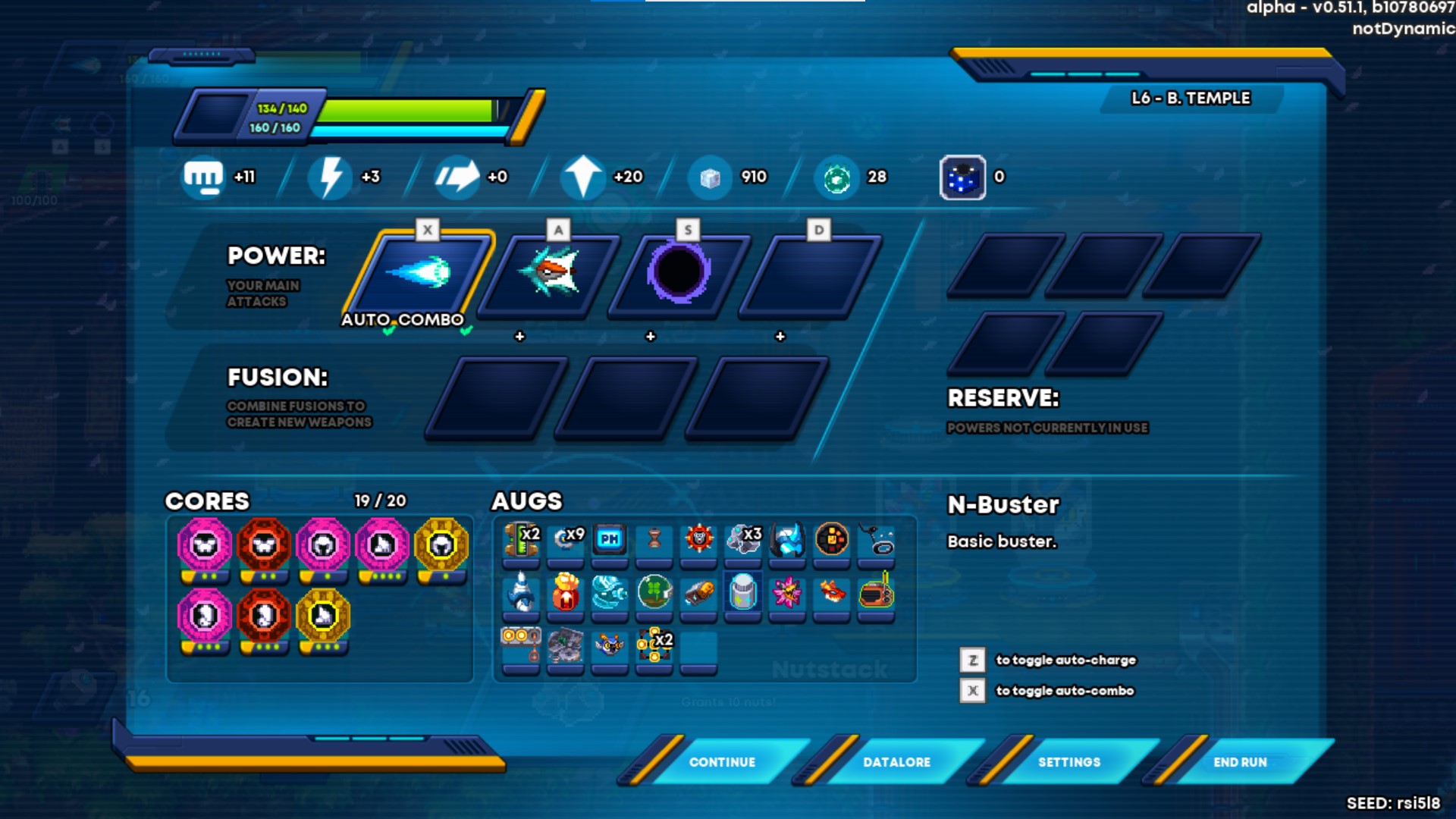This screenshot has height=819, width=1456.
Task: End the current run
Action: point(1240,762)
